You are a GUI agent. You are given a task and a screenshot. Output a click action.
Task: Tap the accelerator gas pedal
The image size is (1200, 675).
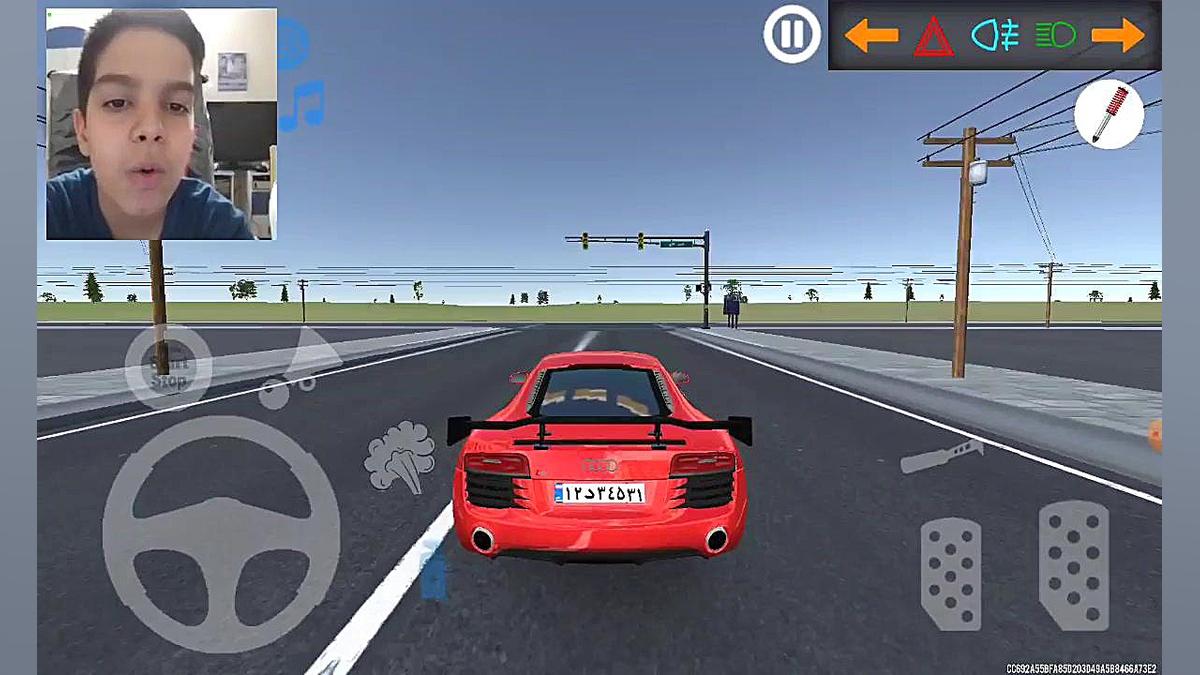1074,565
